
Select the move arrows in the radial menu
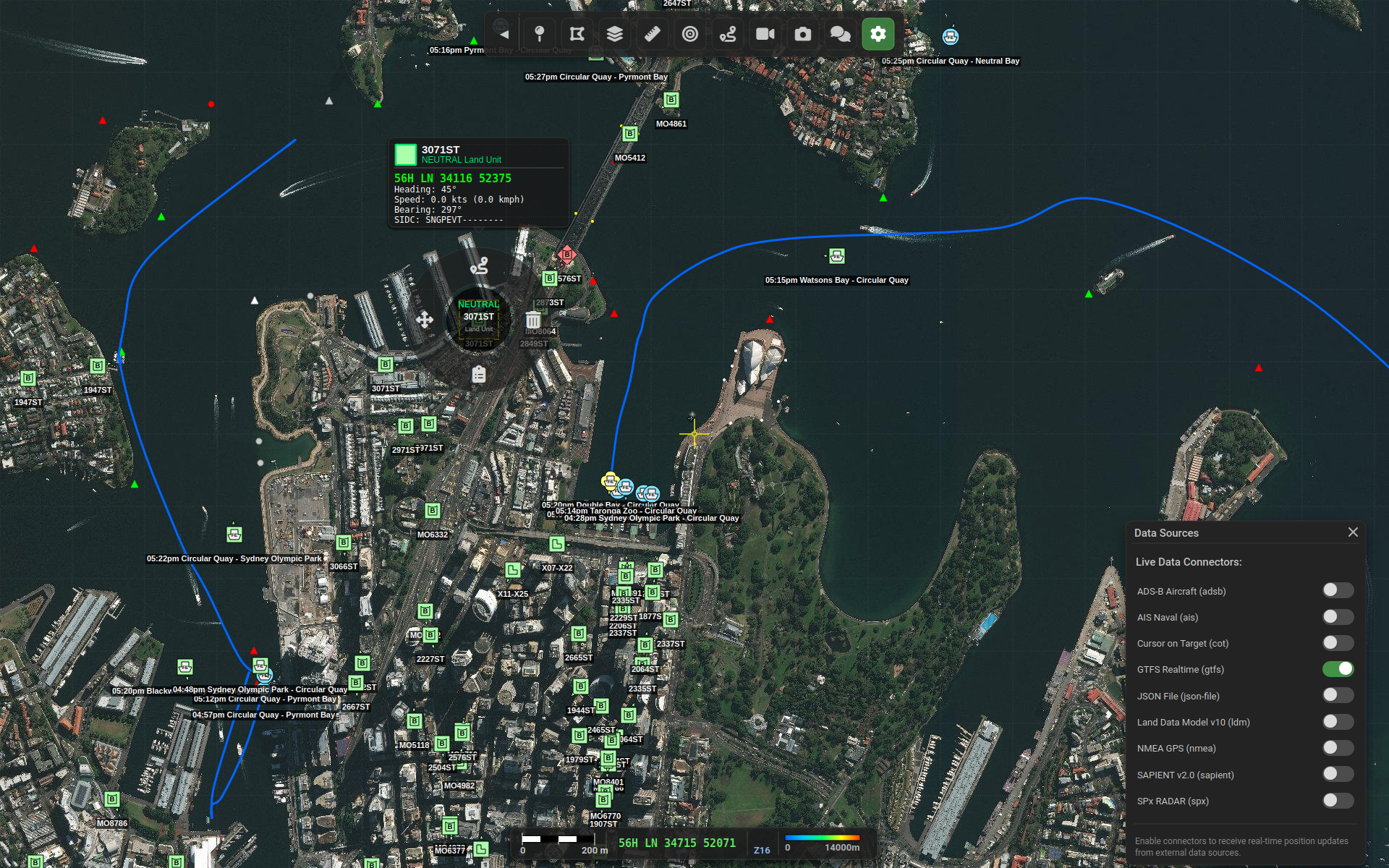pyautogui.click(x=426, y=318)
